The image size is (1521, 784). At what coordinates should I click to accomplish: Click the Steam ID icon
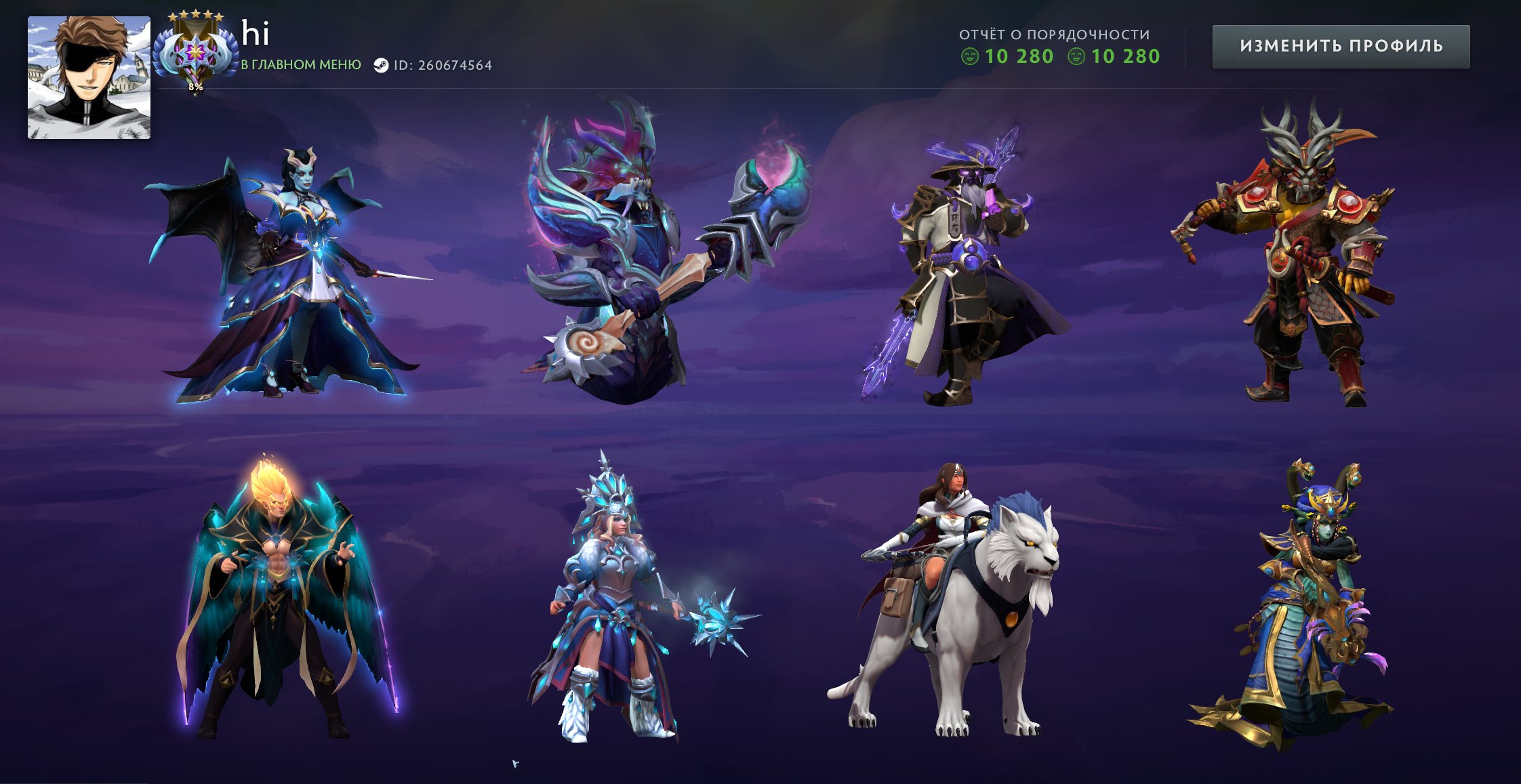(x=381, y=66)
